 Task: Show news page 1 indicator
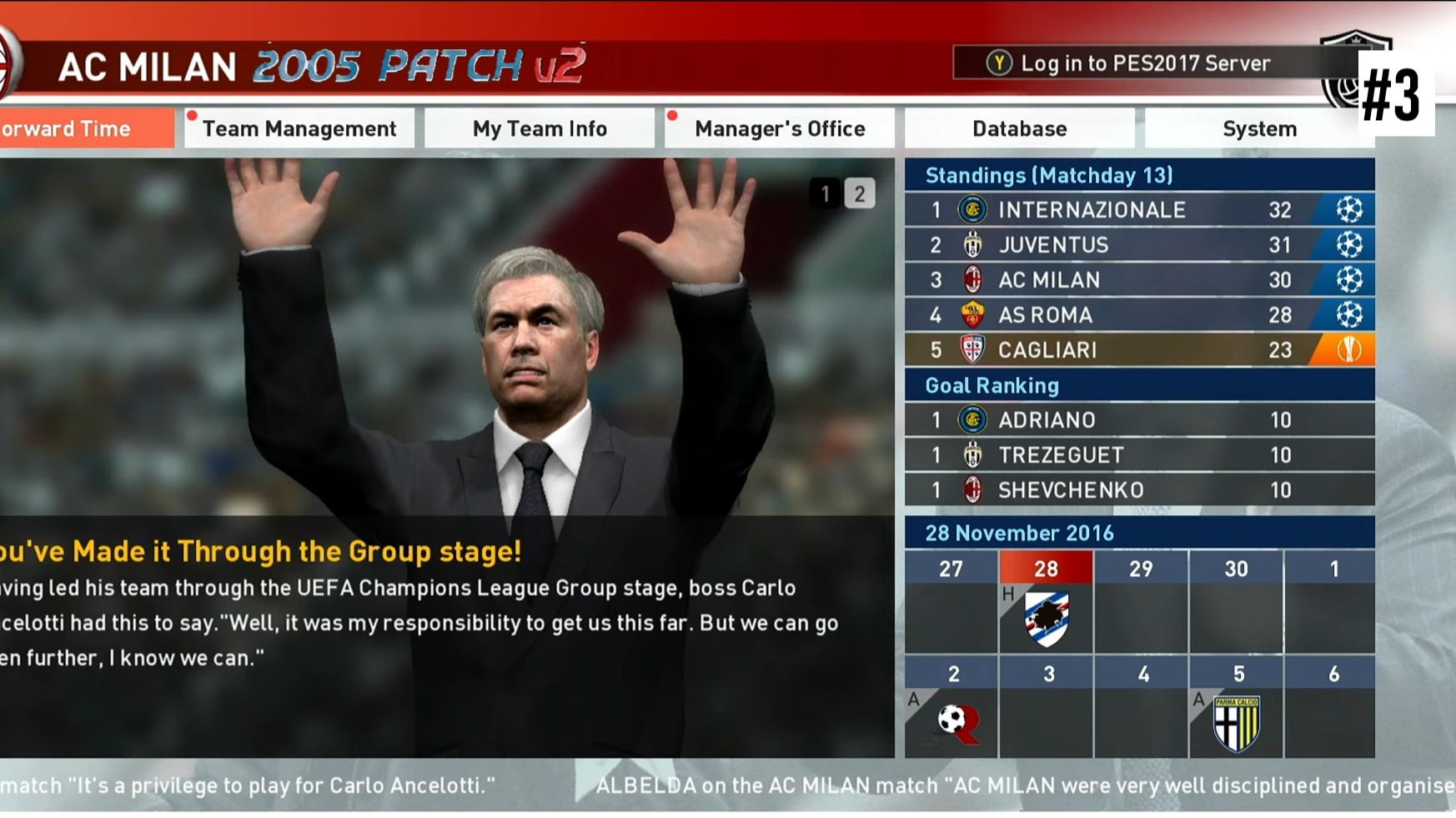(x=826, y=193)
